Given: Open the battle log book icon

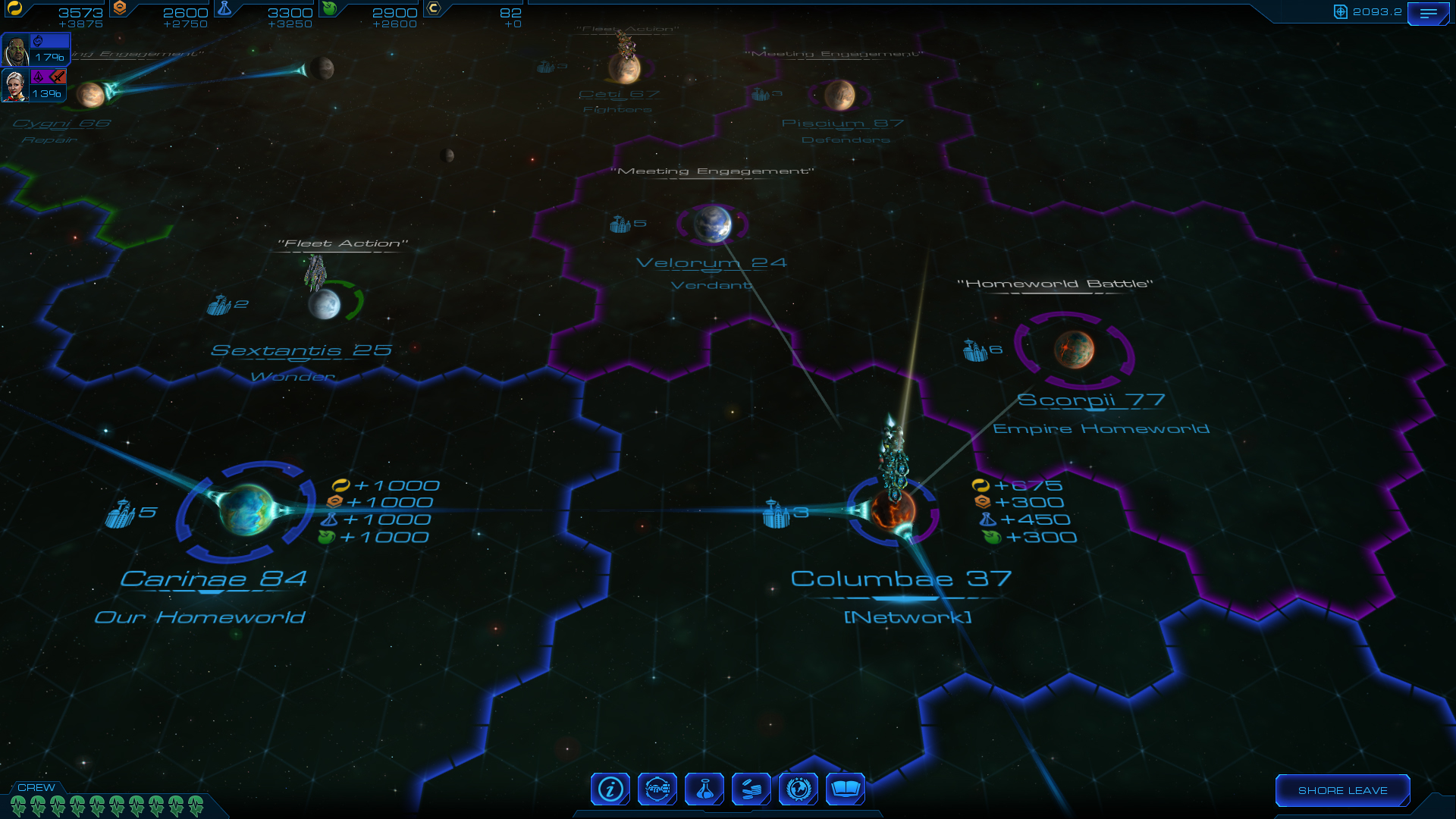Looking at the screenshot, I should (x=846, y=789).
